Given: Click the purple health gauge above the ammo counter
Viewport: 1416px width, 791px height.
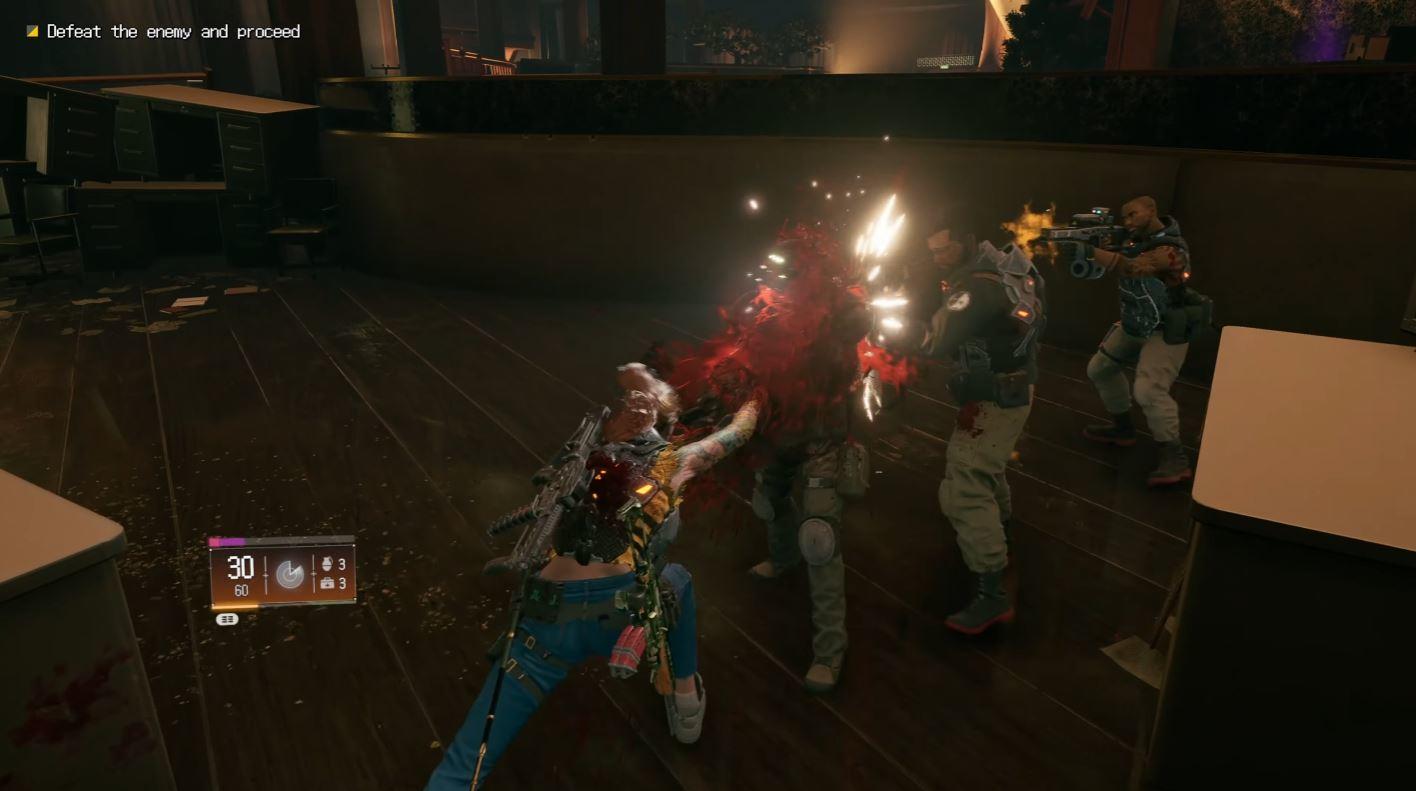Looking at the screenshot, I should point(227,541).
